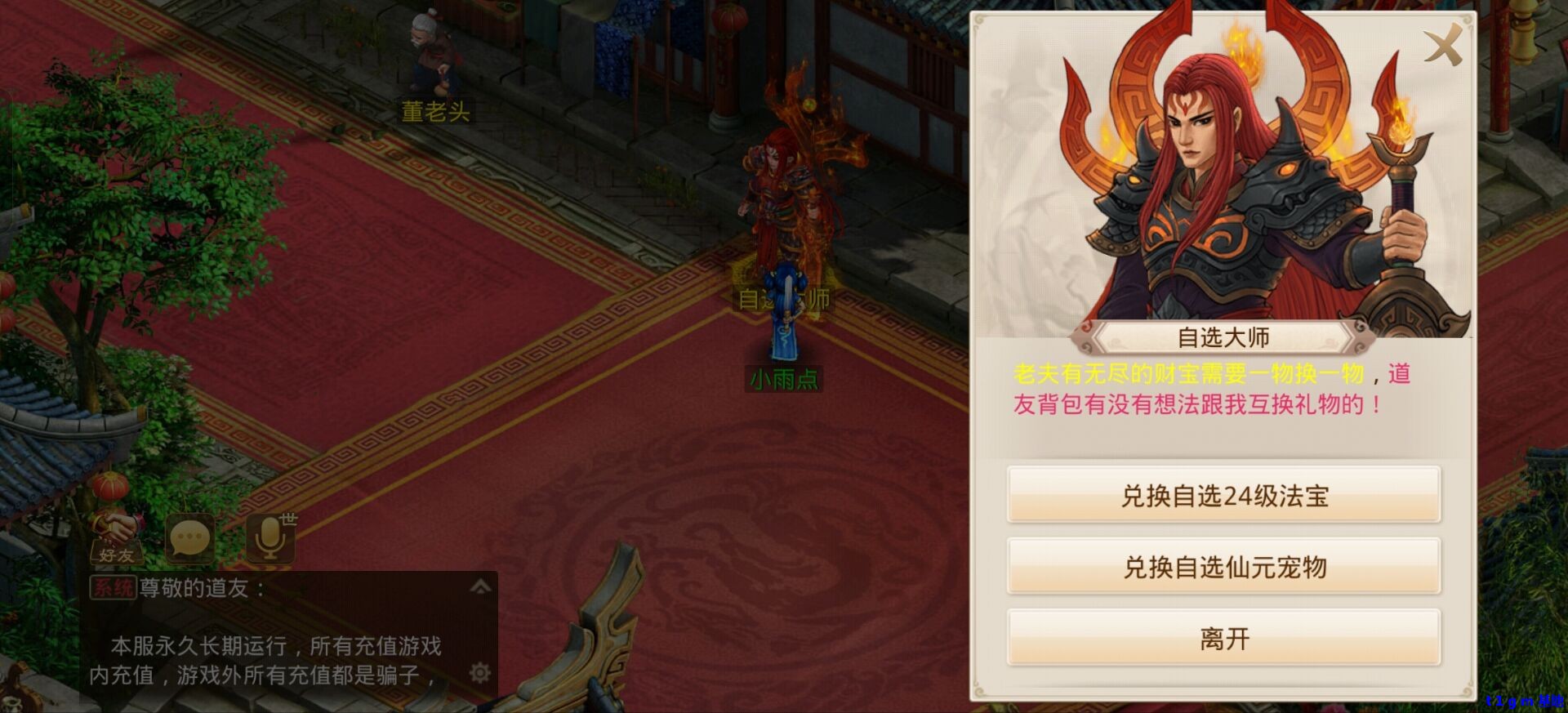Expand the chat box with the up arrow

click(480, 586)
